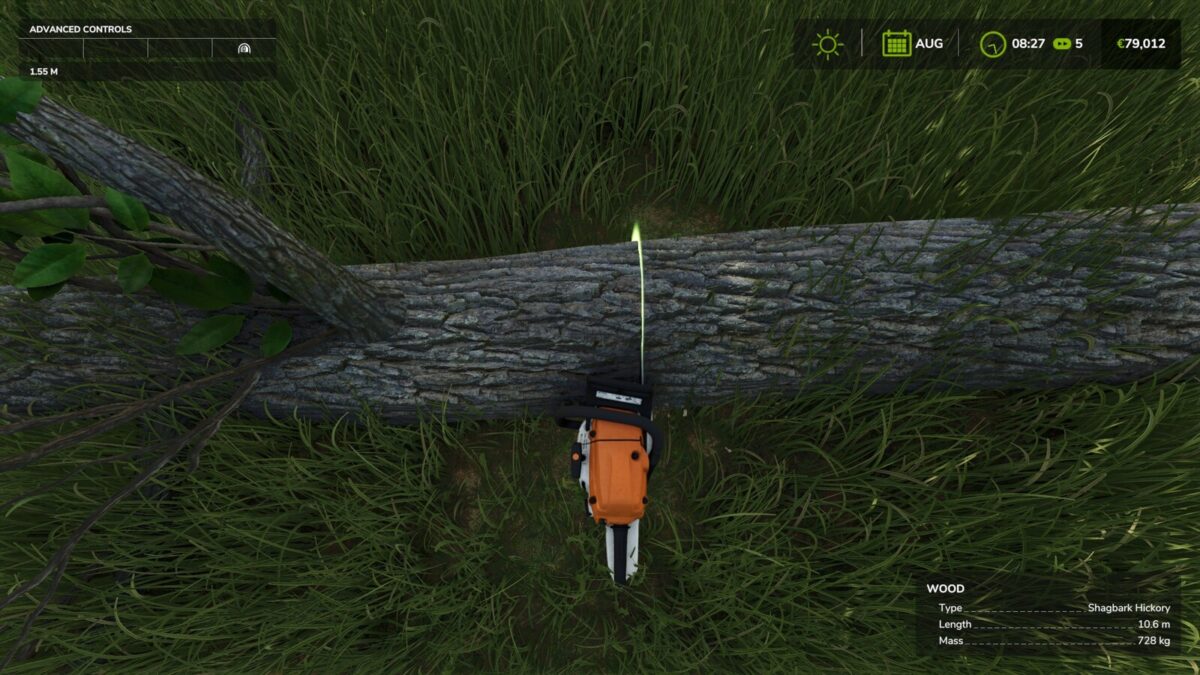
Task: Toggle the fast-forward time speed icon
Action: point(1062,44)
